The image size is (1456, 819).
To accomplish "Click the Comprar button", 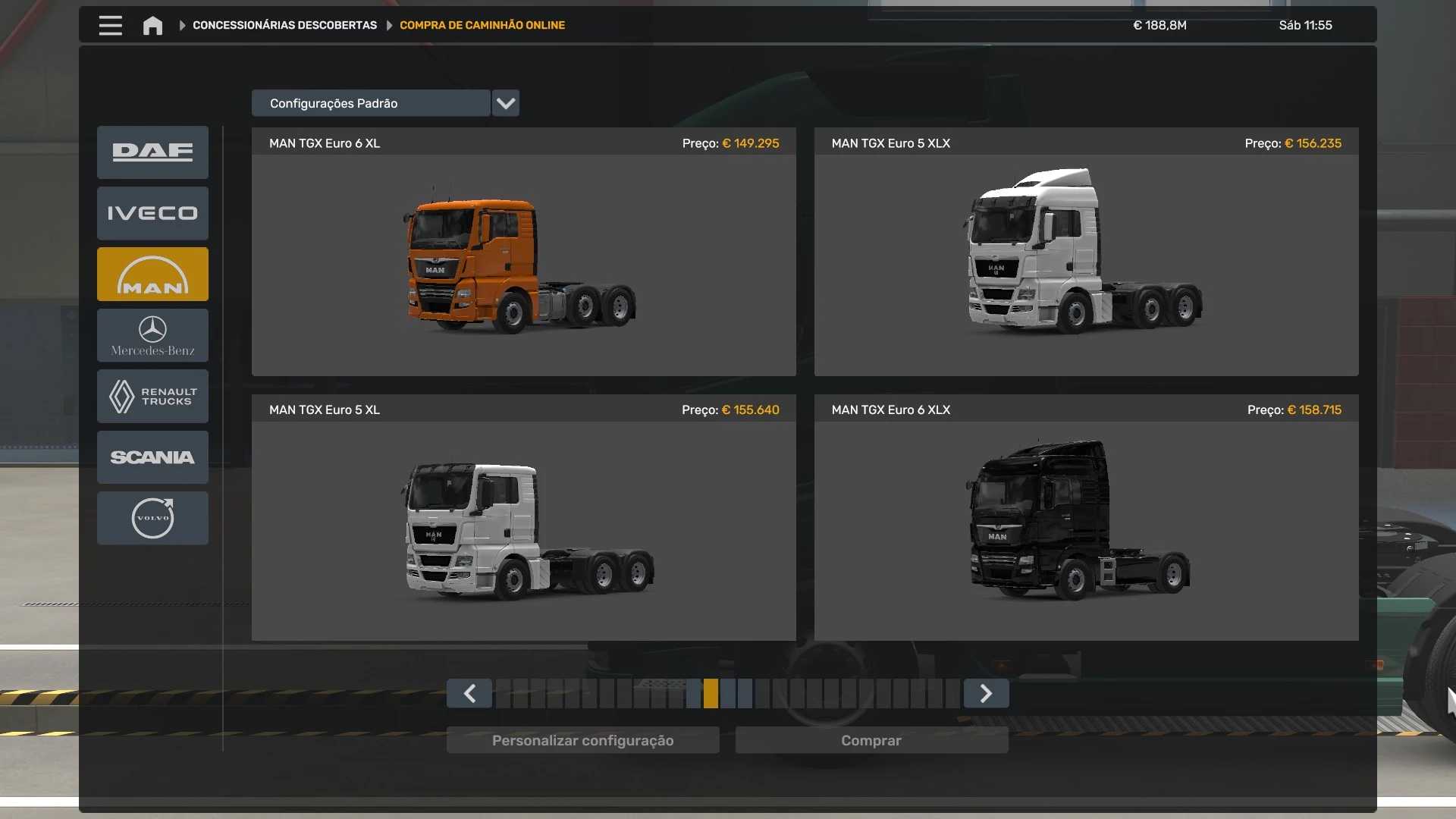I will [x=871, y=740].
